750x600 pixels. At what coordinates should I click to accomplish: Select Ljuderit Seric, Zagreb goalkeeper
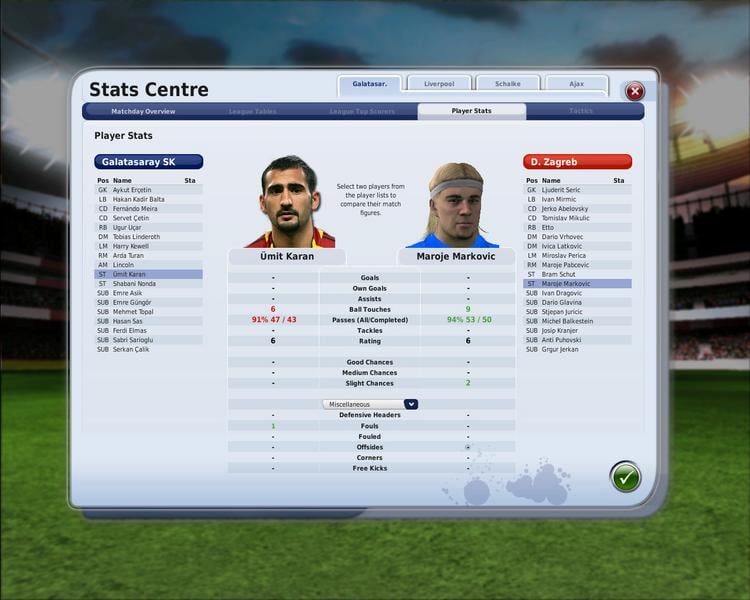[x=561, y=189]
